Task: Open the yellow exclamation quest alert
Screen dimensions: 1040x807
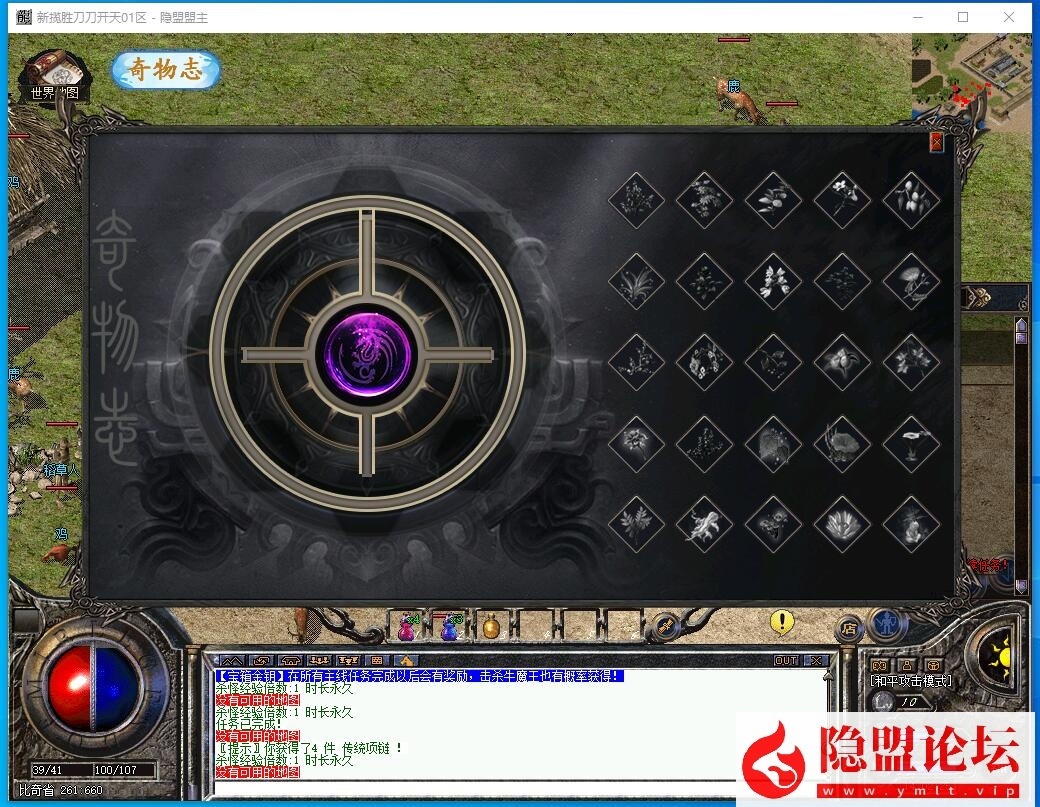Action: (x=782, y=622)
